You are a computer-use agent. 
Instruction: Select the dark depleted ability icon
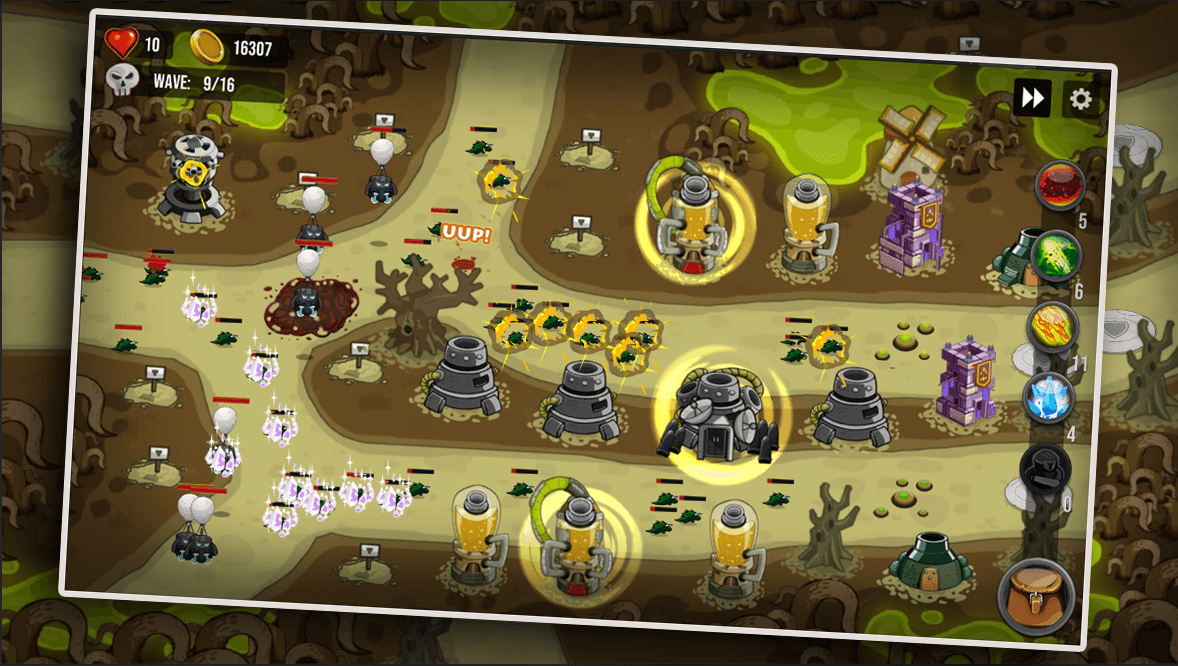(1044, 468)
